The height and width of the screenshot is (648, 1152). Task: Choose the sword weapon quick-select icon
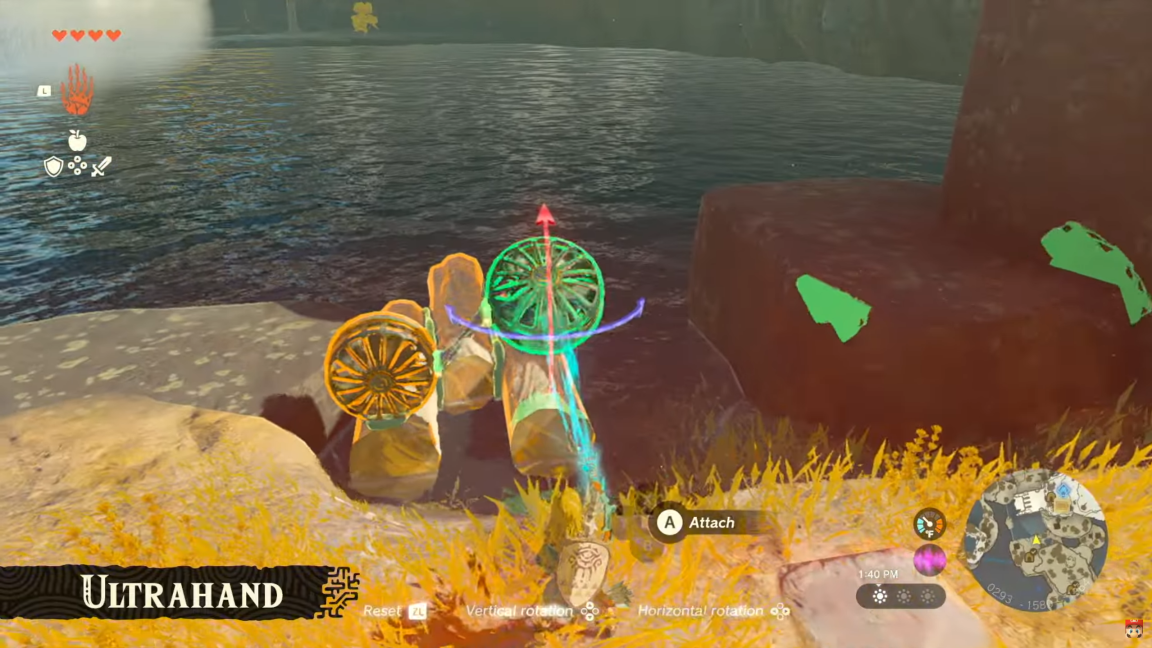(101, 167)
